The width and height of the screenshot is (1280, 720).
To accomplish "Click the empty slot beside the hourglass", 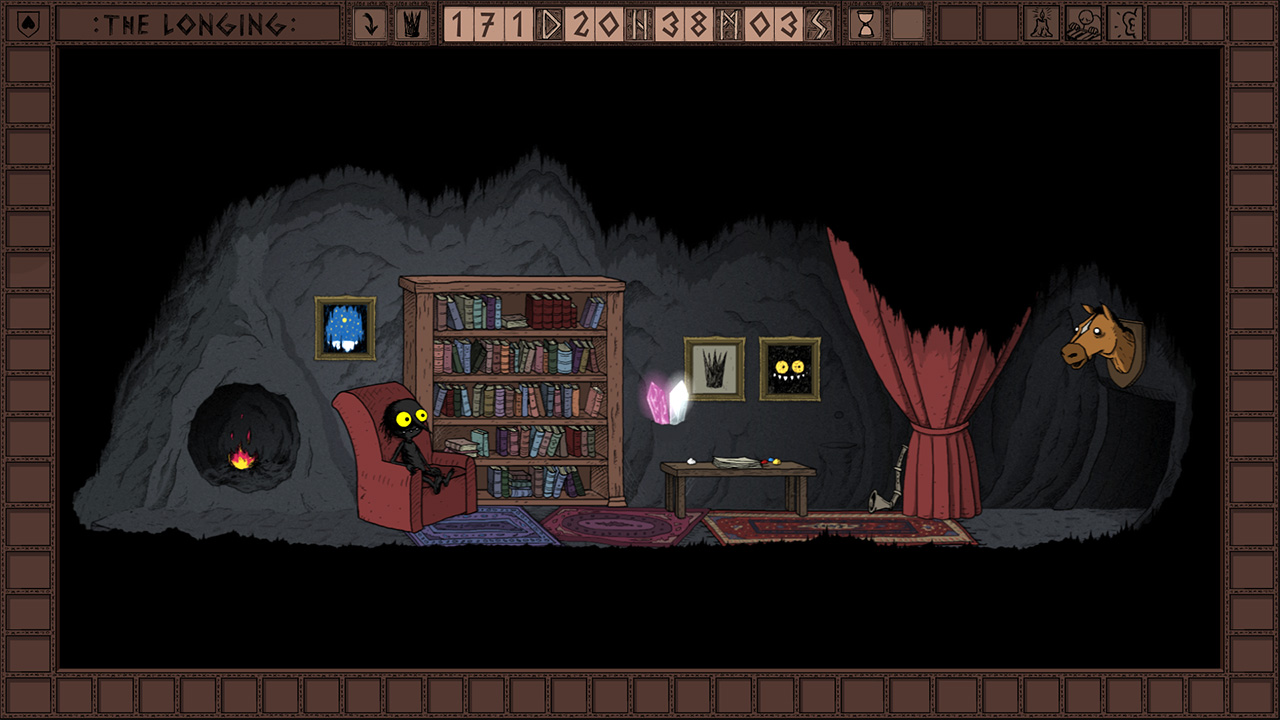I will pos(908,25).
